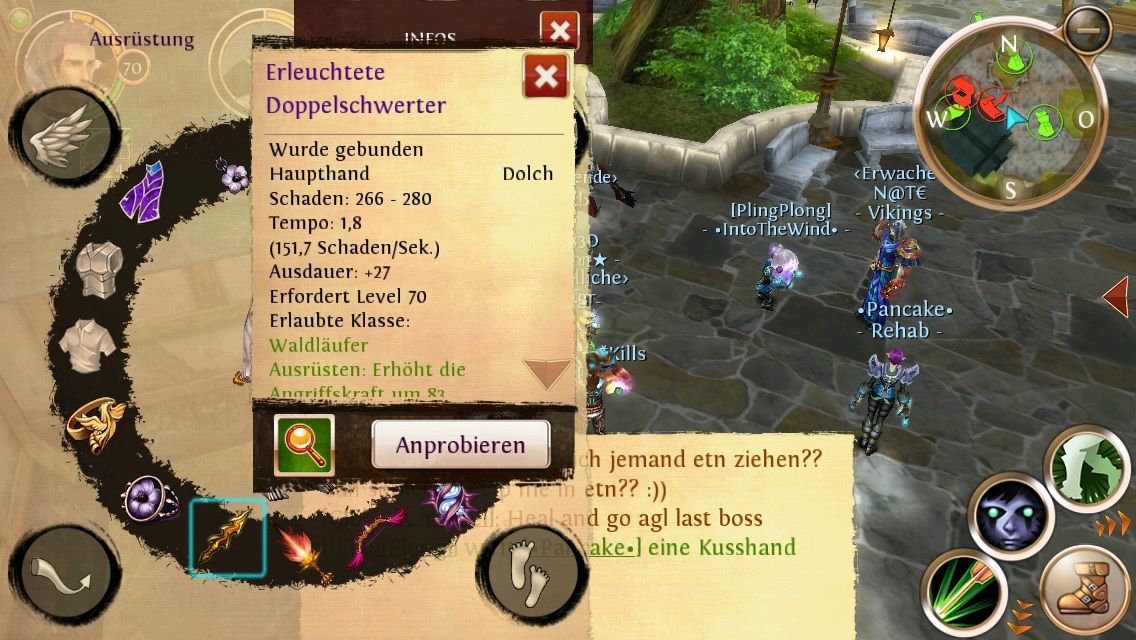Select the golden winged ring slot
This screenshot has width=1136, height=640.
coord(97,422)
